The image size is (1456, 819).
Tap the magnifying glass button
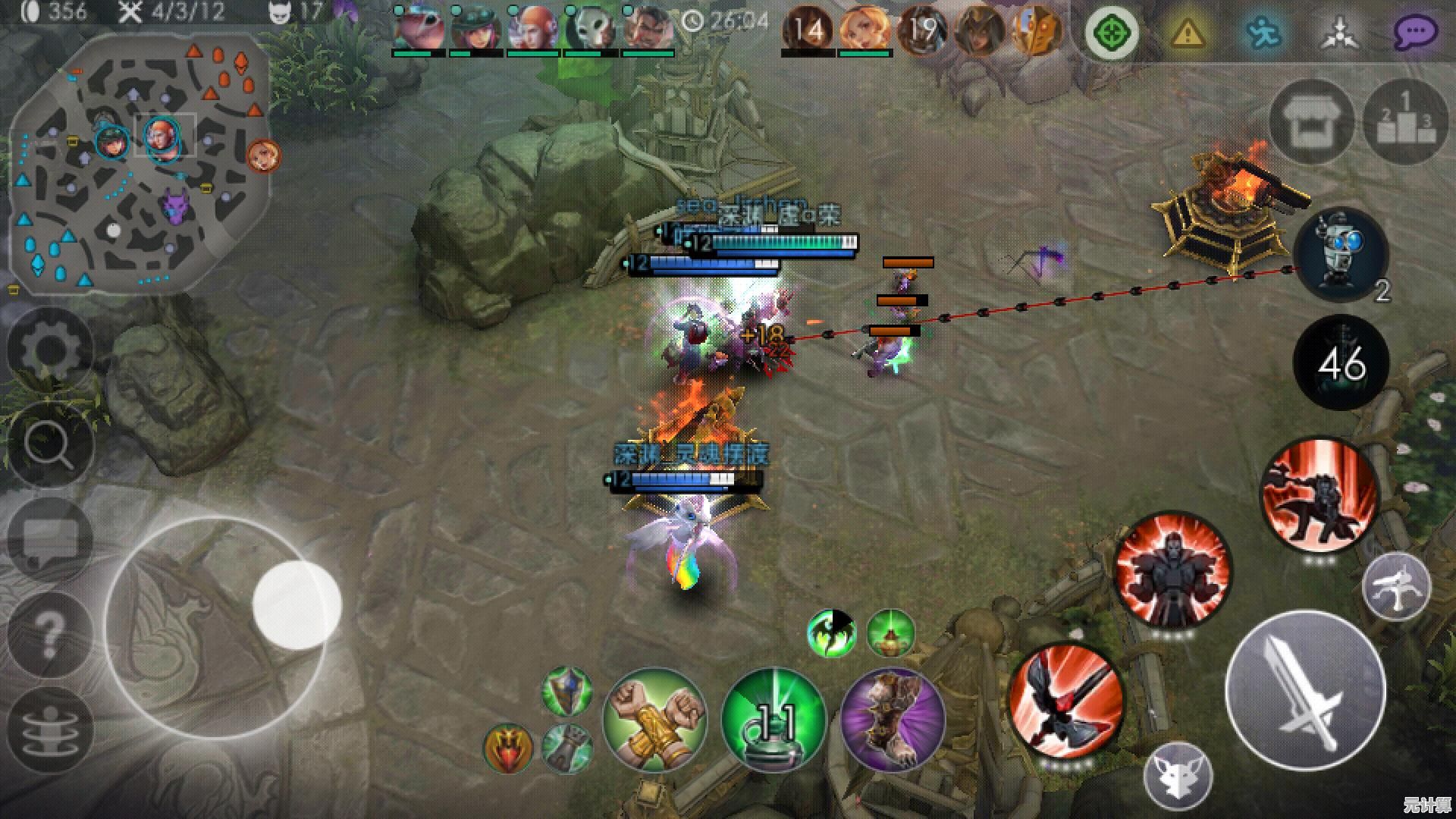tap(50, 444)
